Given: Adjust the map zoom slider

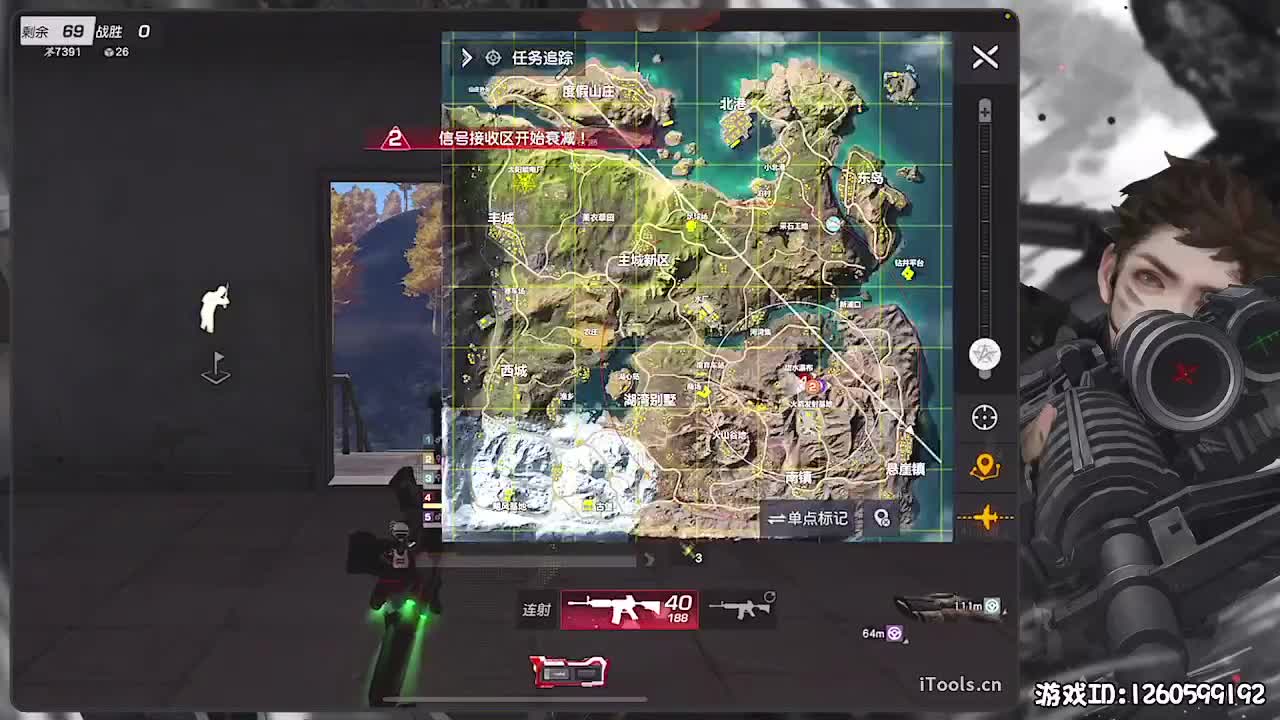Looking at the screenshot, I should click(x=984, y=230).
